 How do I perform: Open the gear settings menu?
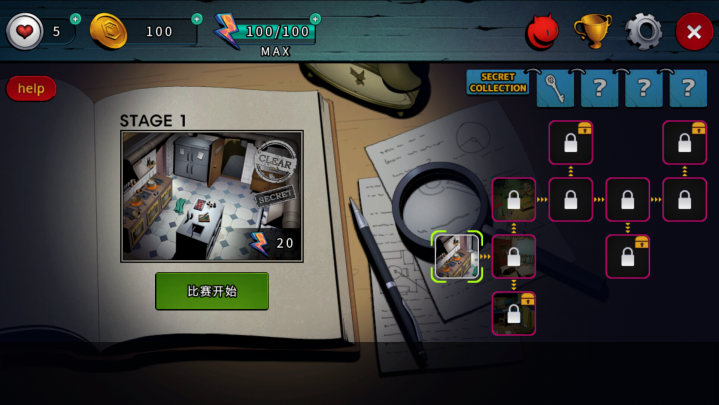643,31
